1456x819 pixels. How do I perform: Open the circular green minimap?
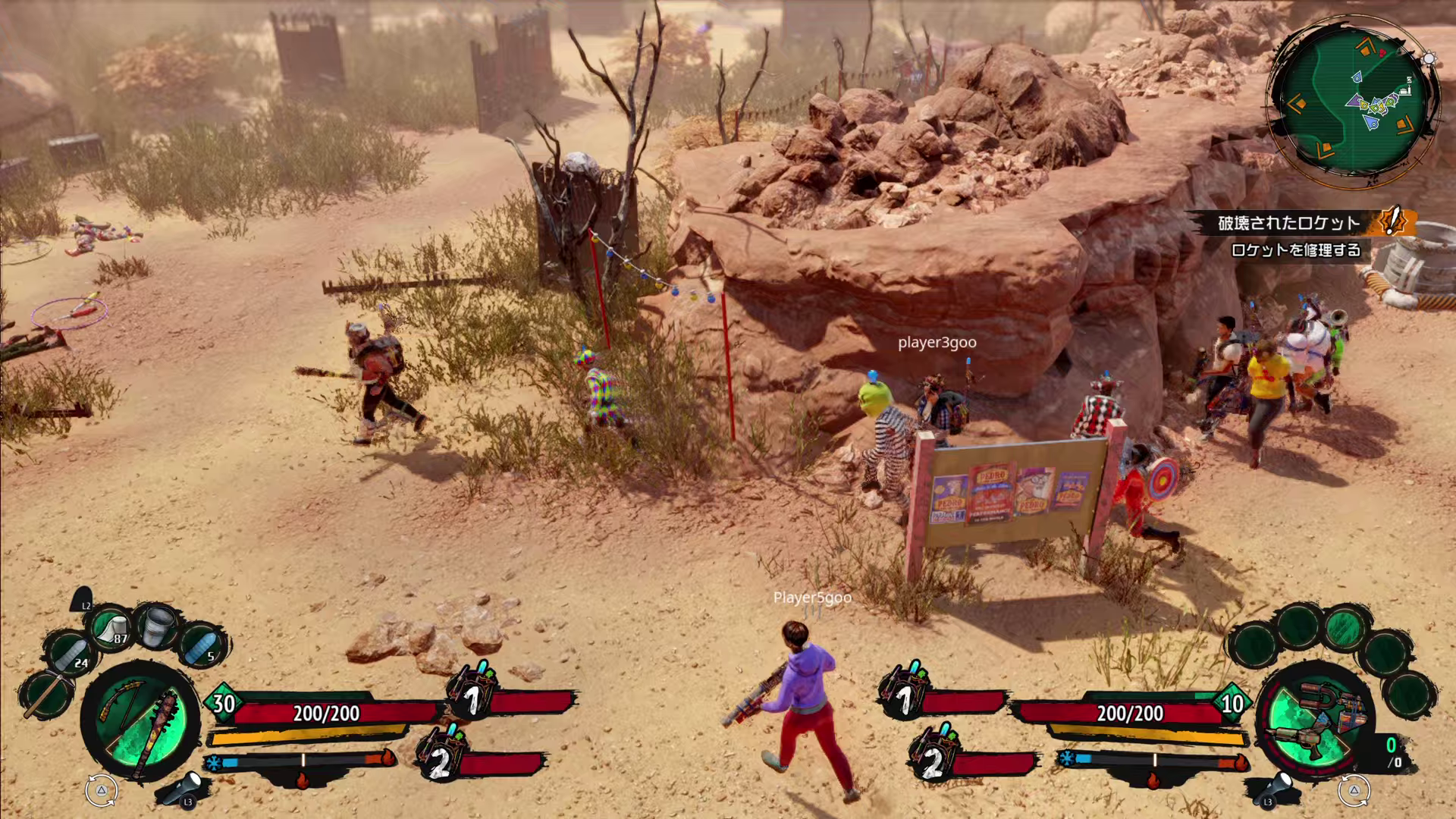[x=1355, y=101]
